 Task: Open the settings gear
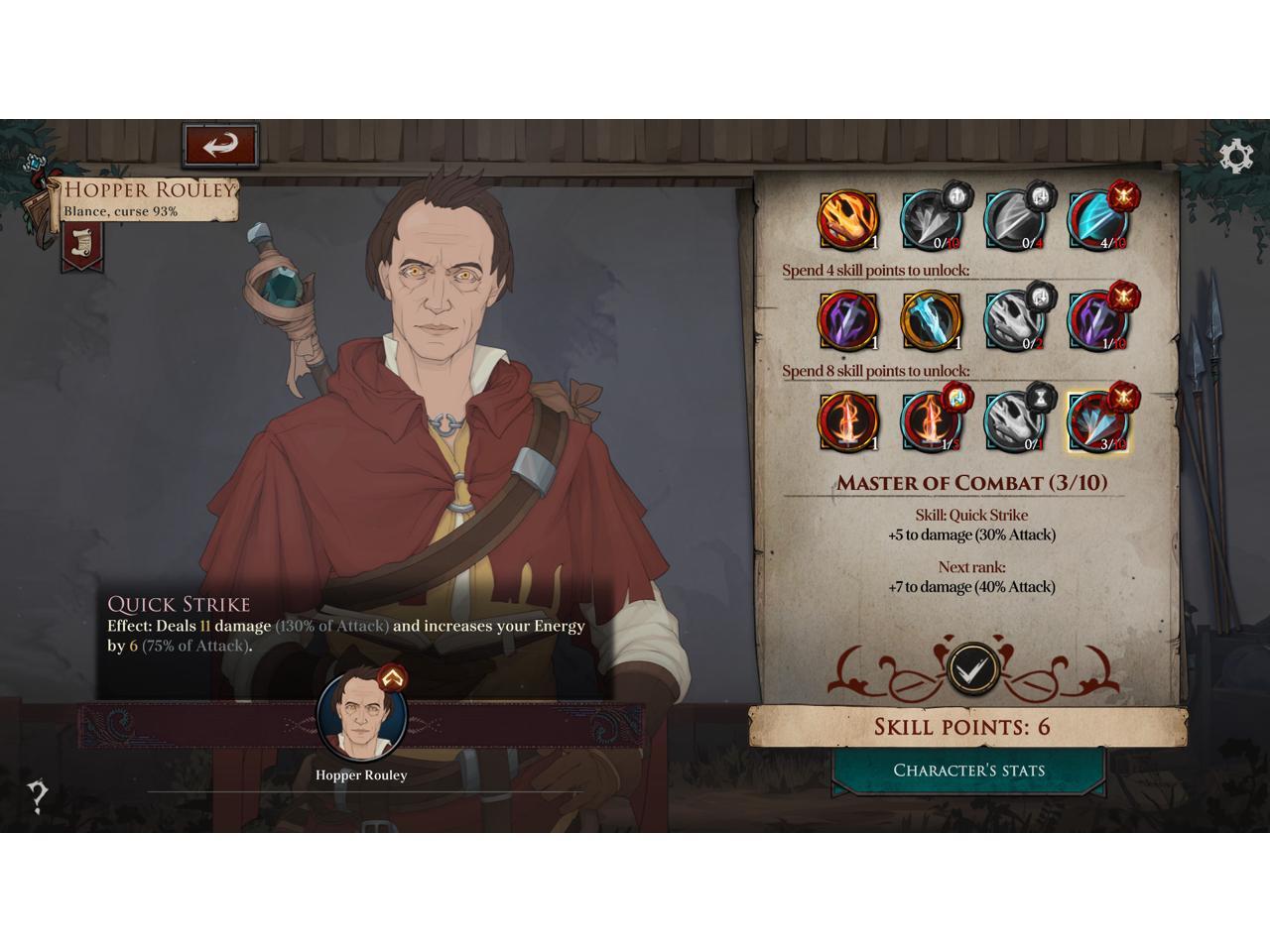click(1235, 157)
